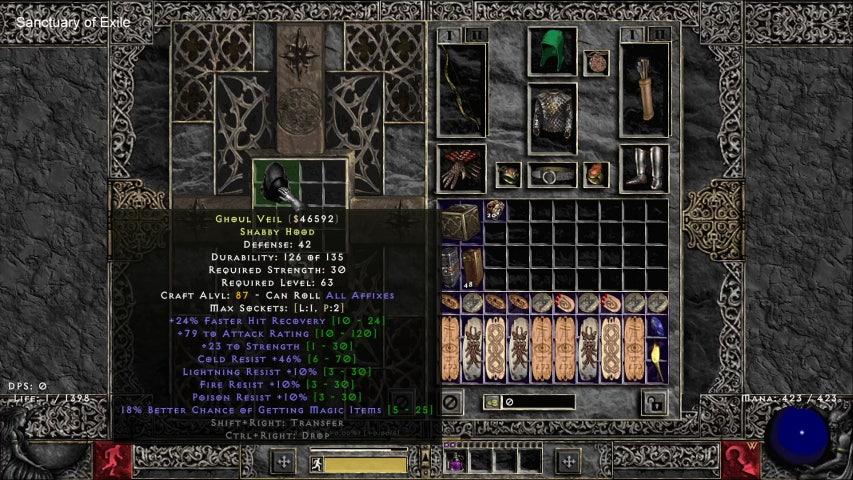Click the circular cancel button in inventory

[451, 402]
